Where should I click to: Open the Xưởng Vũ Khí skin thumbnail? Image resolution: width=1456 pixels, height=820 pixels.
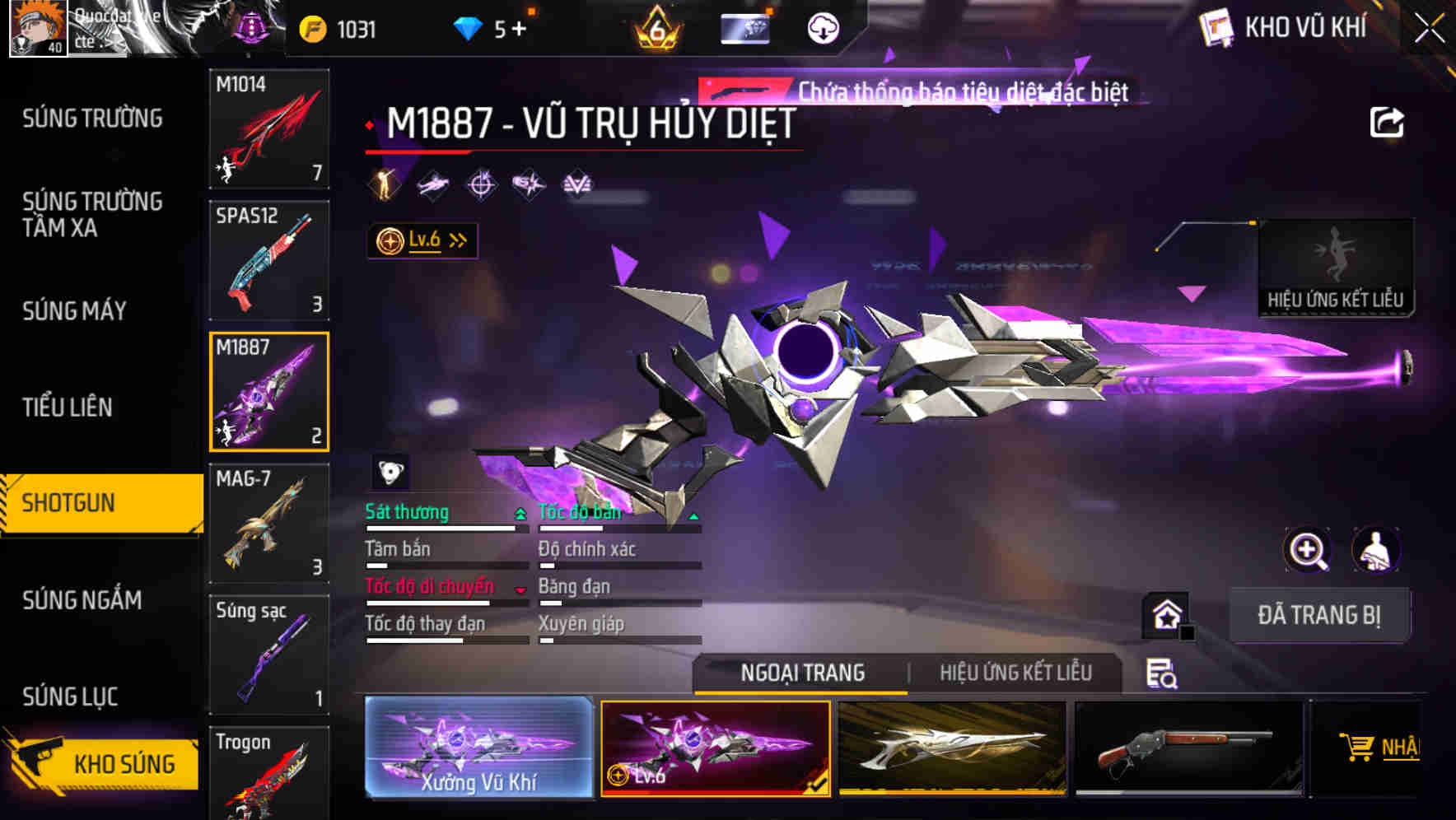(479, 749)
